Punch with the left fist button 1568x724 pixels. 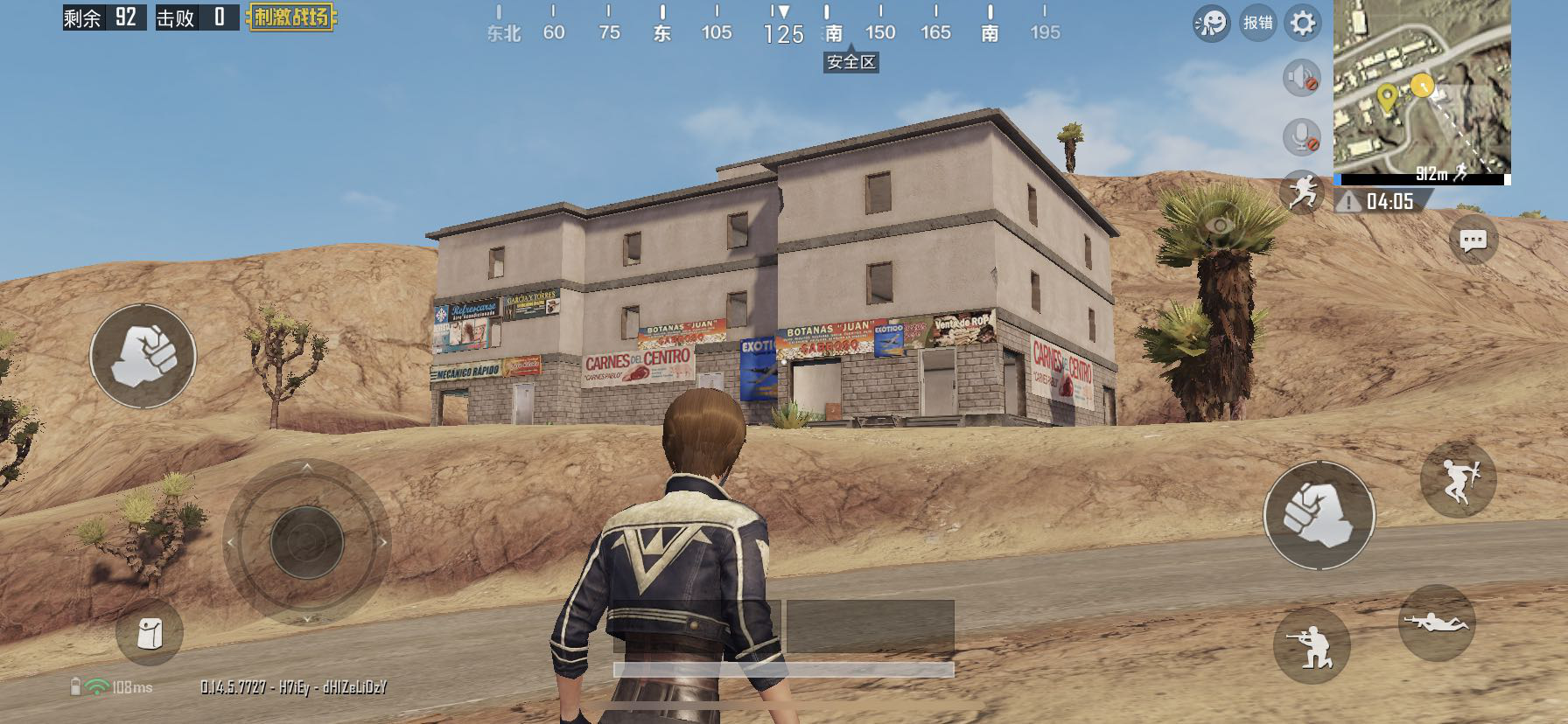click(143, 356)
